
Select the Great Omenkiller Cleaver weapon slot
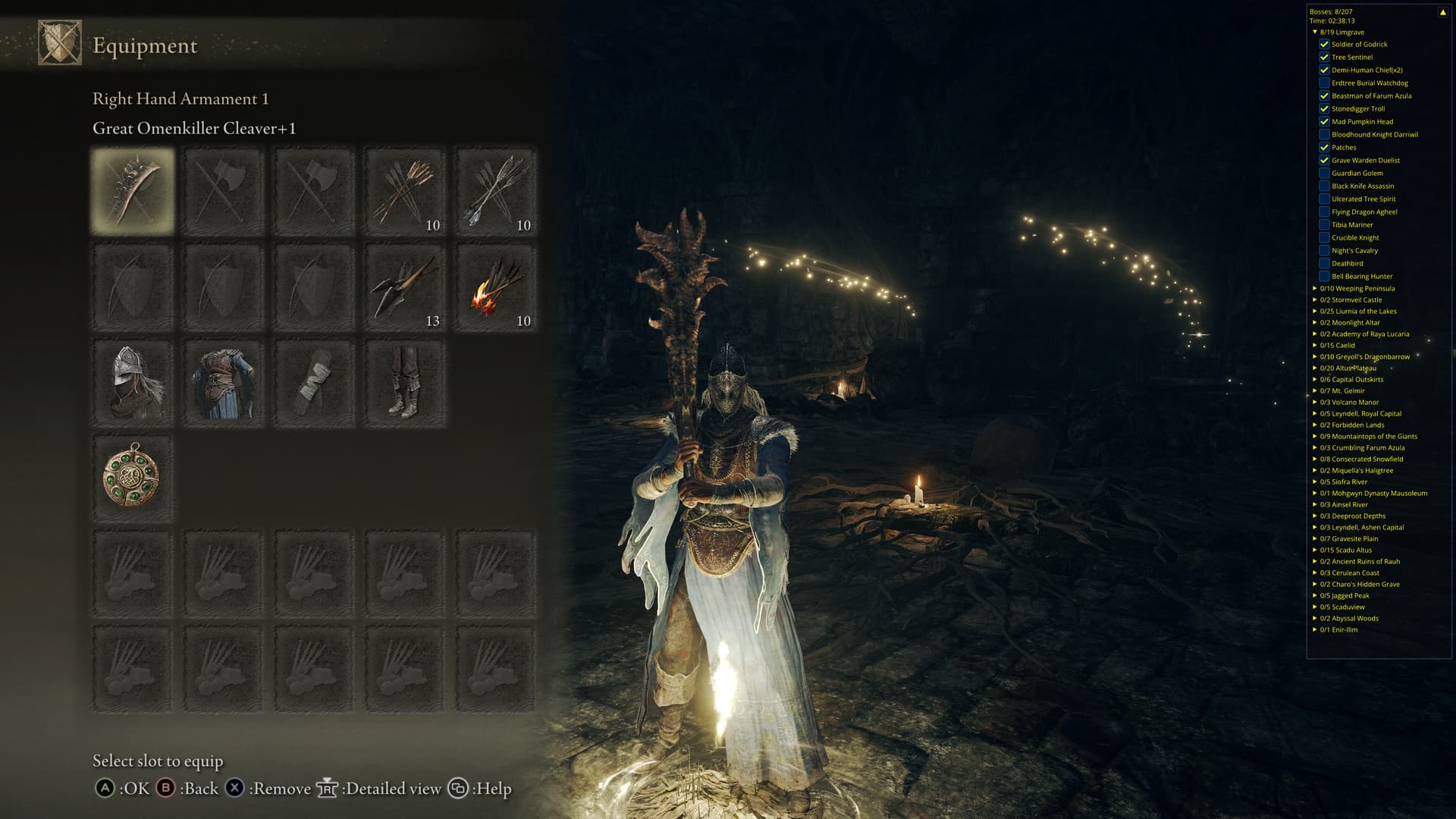(x=133, y=190)
